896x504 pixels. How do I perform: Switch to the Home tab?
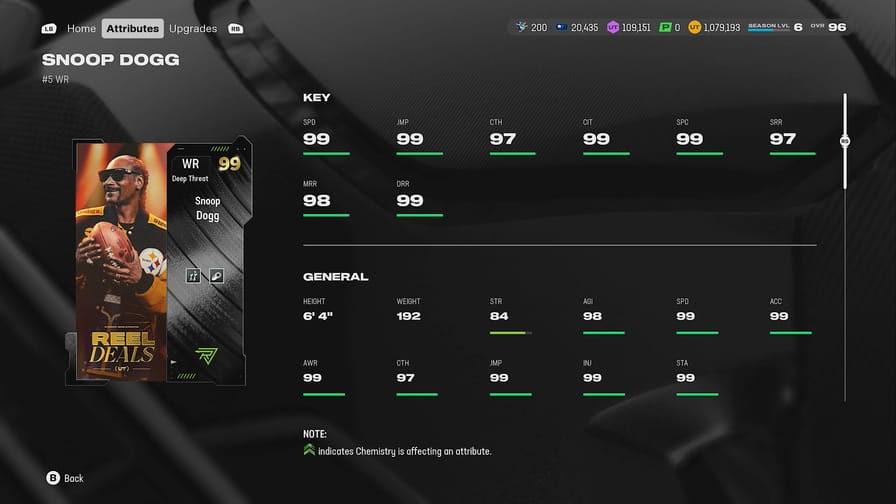point(81,28)
